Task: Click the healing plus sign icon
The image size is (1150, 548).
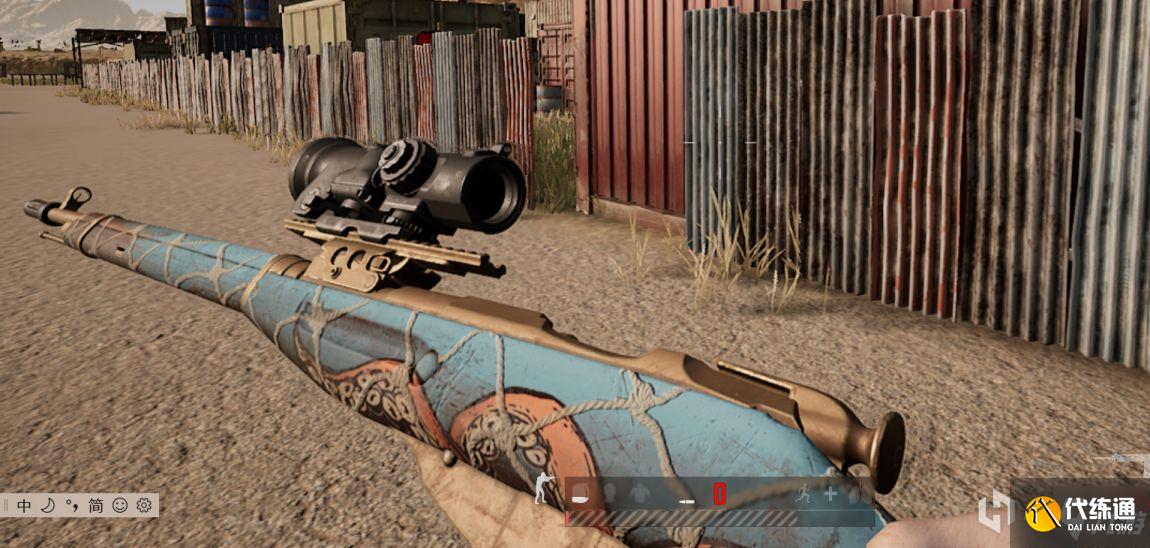Action: point(830,493)
